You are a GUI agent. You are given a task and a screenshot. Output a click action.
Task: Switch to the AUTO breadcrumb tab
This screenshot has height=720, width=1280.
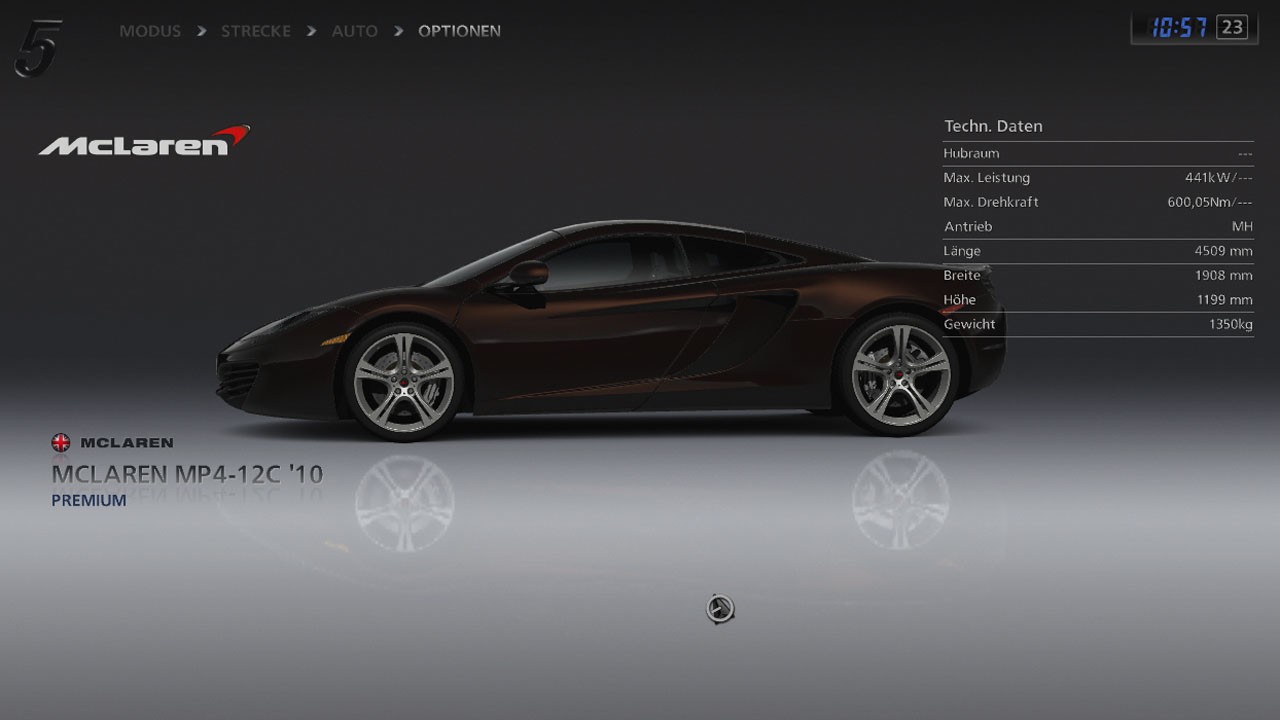354,31
